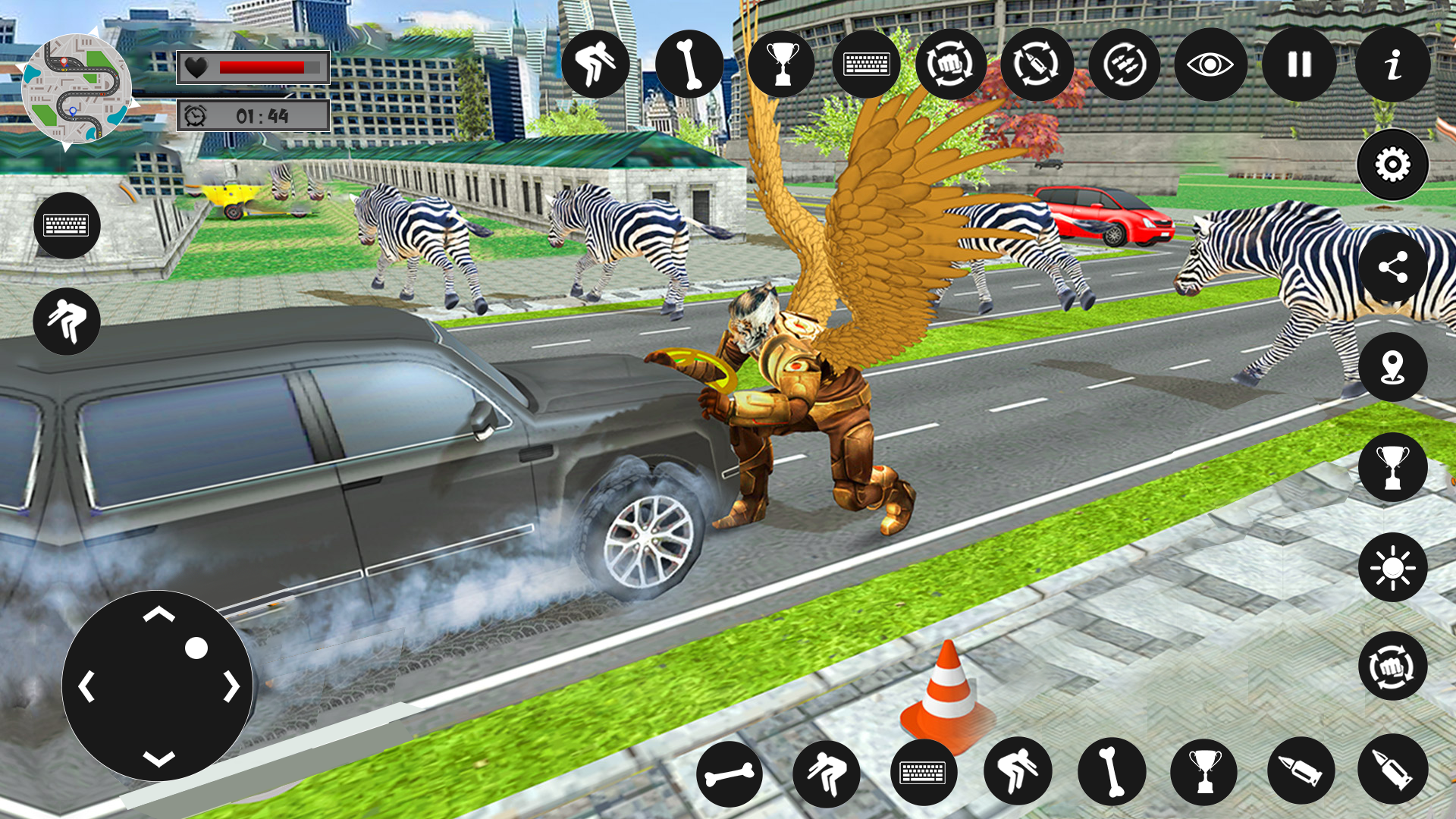Use the horizontal bone attack button
The width and height of the screenshot is (1456, 819).
click(x=730, y=773)
